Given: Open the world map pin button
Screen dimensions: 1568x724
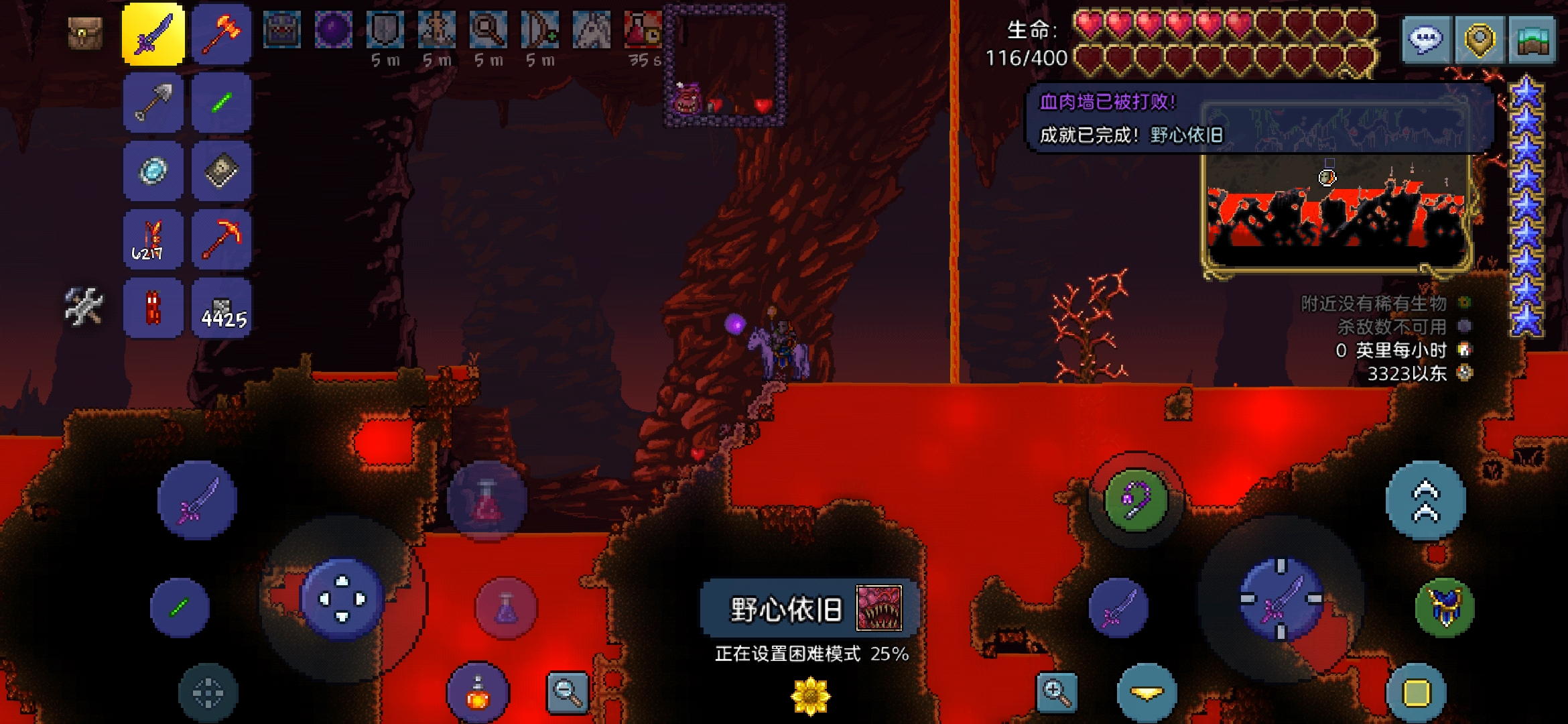Looking at the screenshot, I should point(1479,40).
